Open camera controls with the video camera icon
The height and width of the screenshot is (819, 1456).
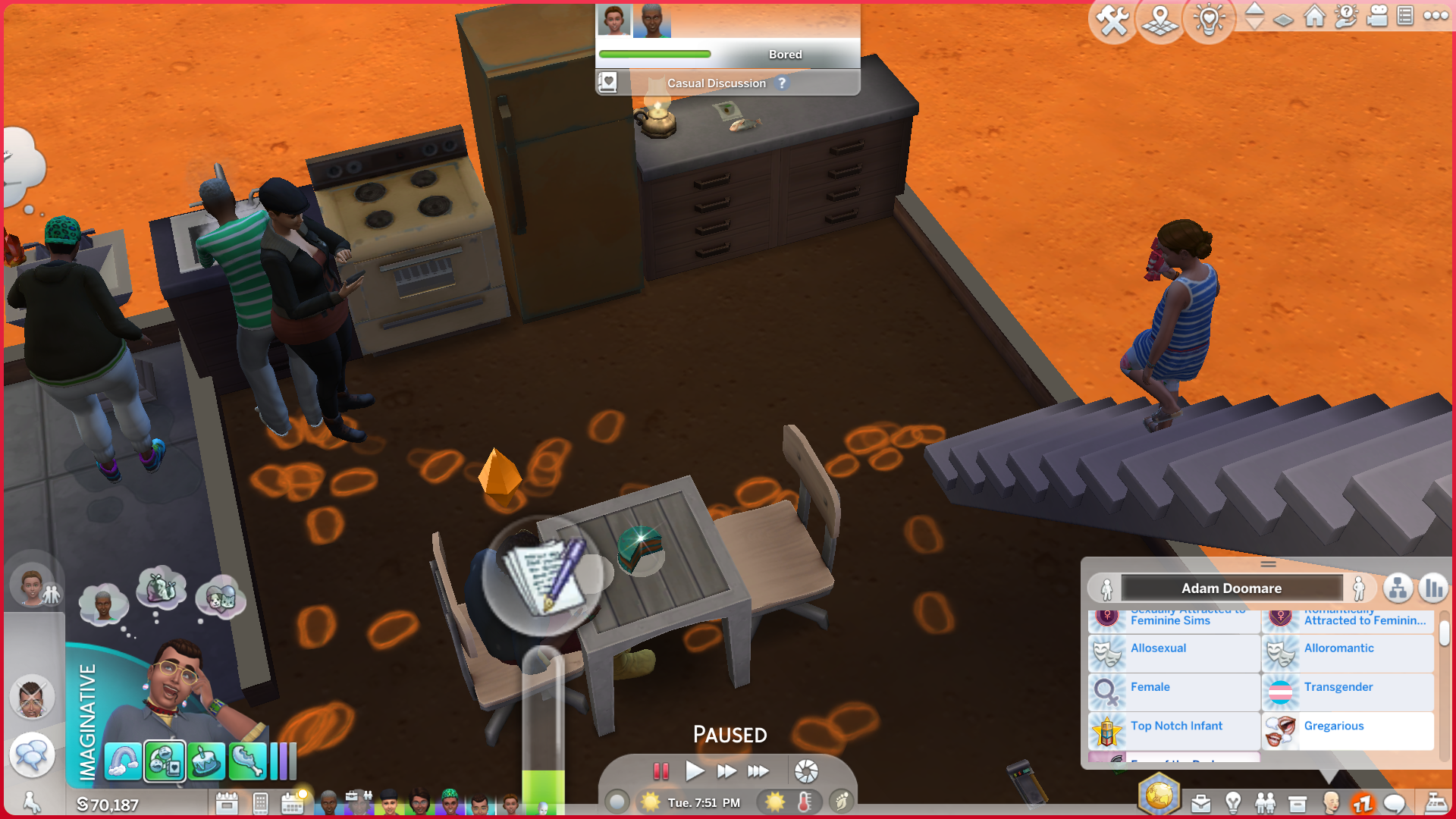coord(1376,17)
